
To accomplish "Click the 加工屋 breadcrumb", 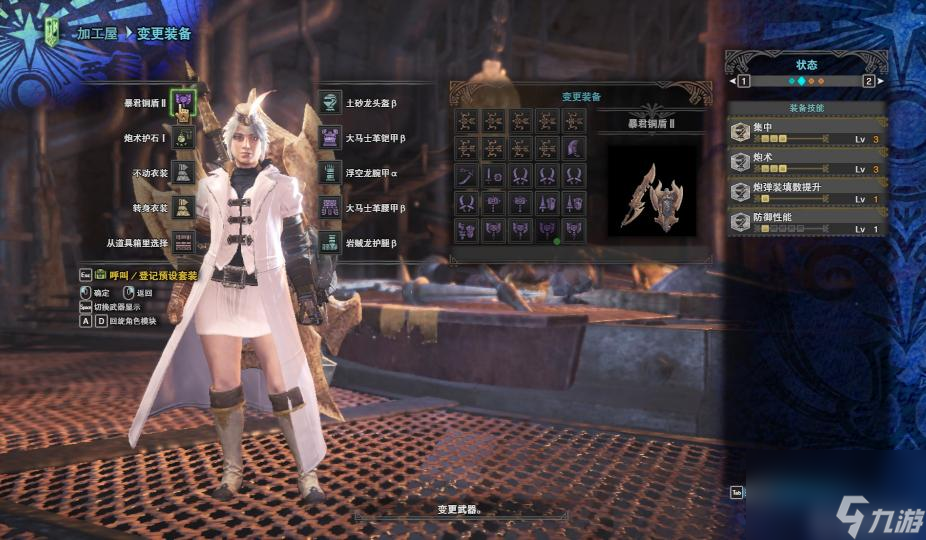I will tap(98, 33).
